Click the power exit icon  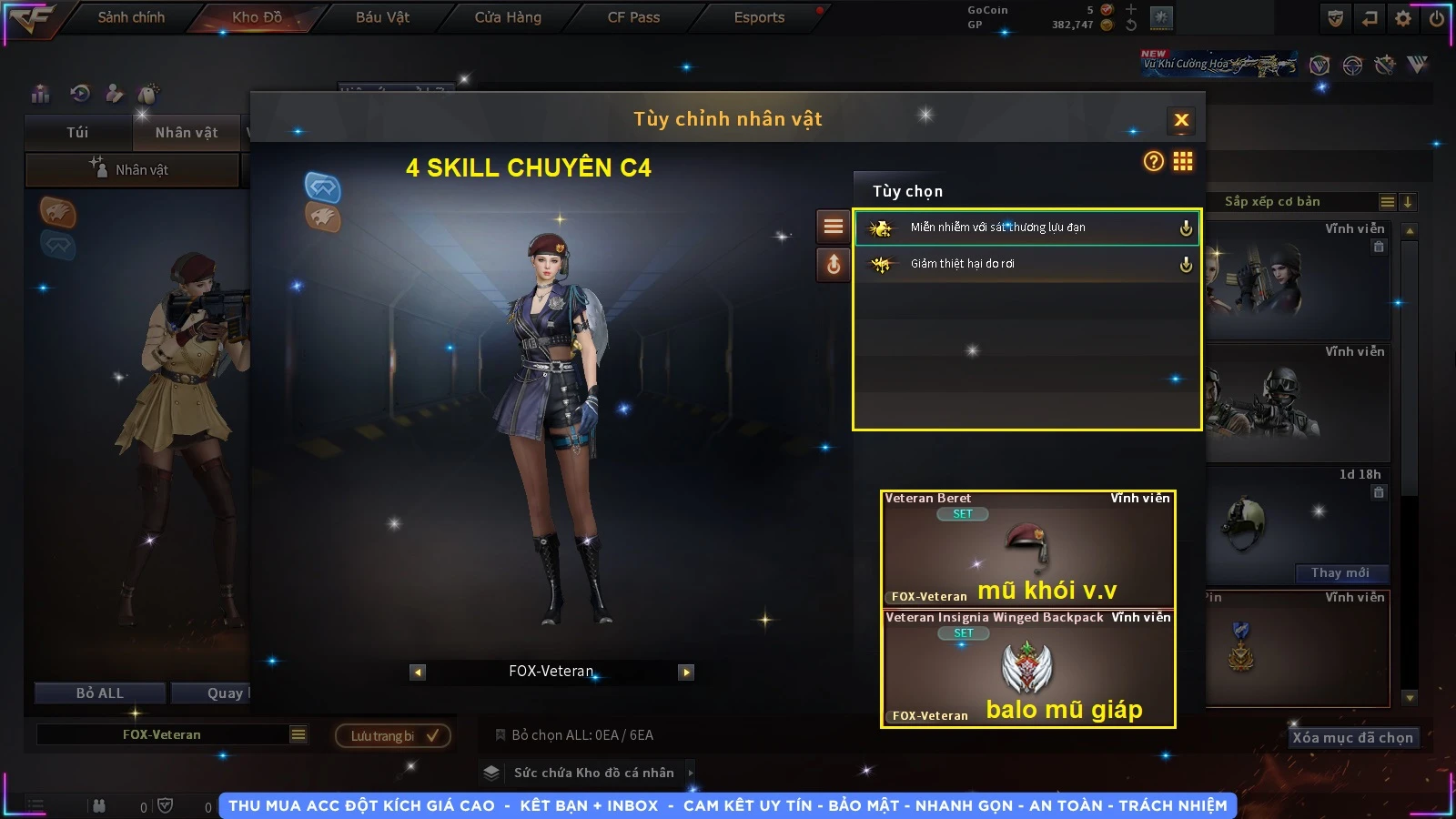coord(1437,18)
